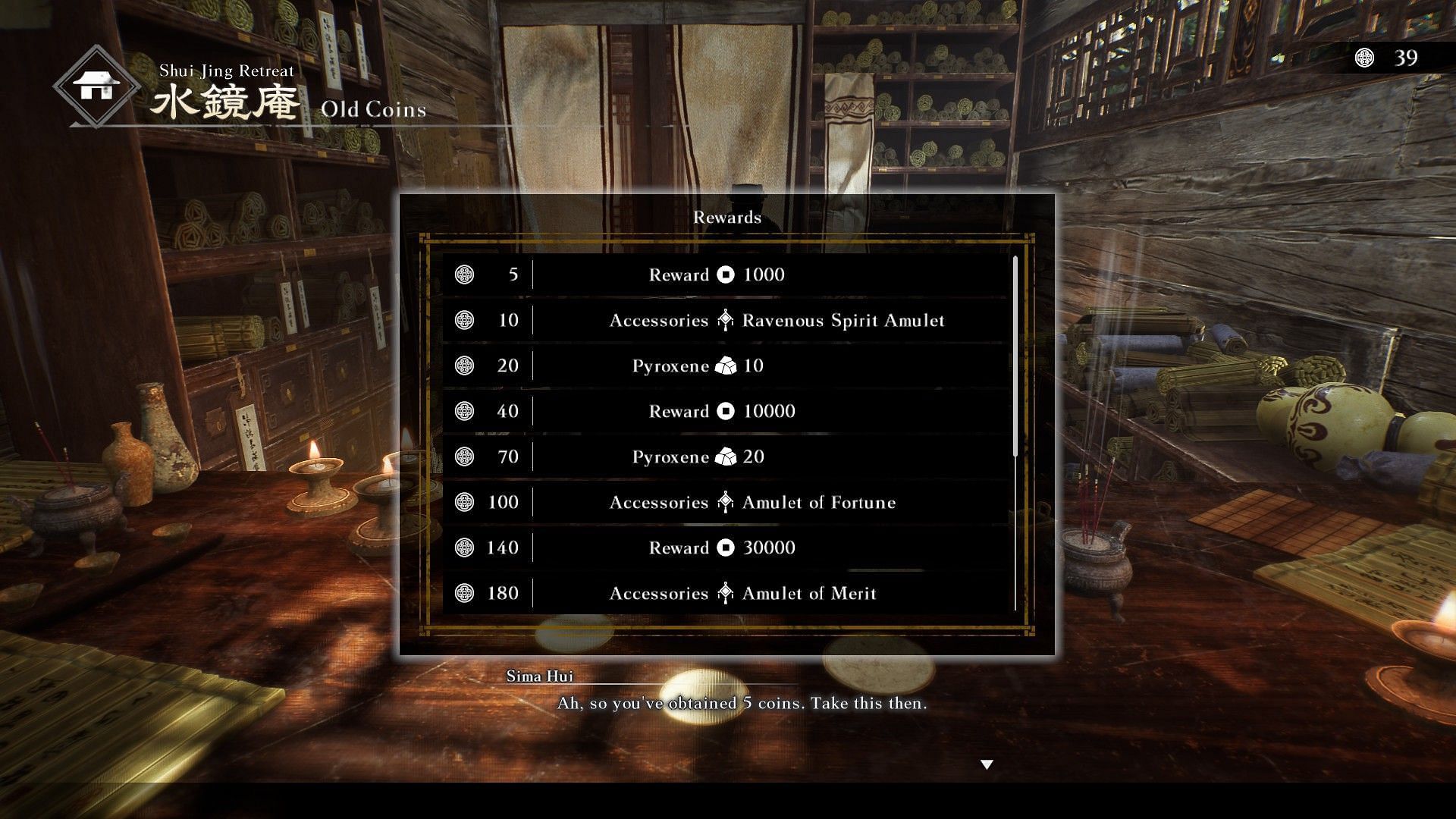Click the rewards list scrollbar

tap(1015, 356)
